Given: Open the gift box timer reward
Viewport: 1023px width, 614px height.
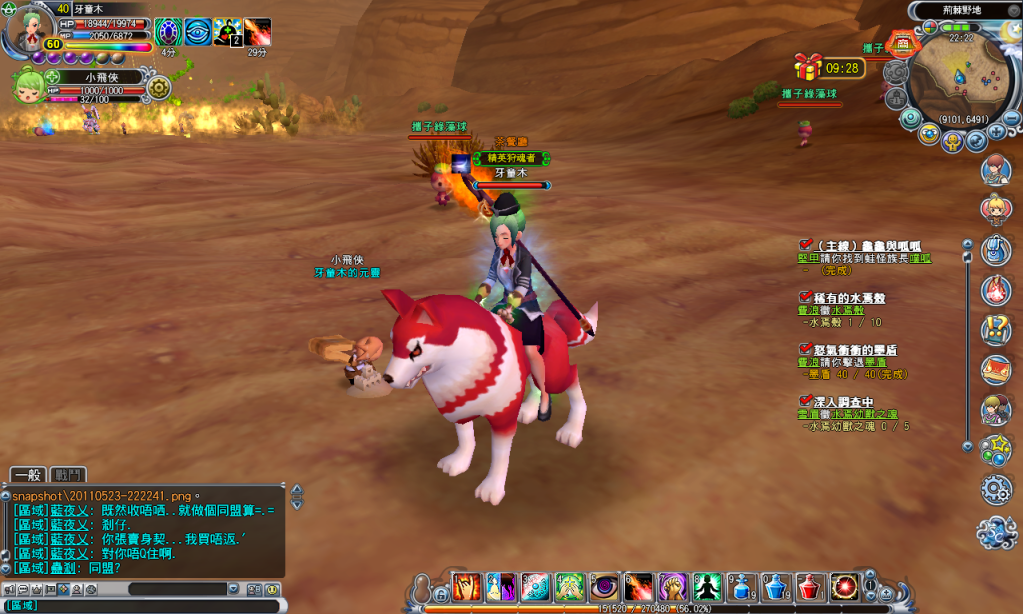Looking at the screenshot, I should (x=808, y=67).
